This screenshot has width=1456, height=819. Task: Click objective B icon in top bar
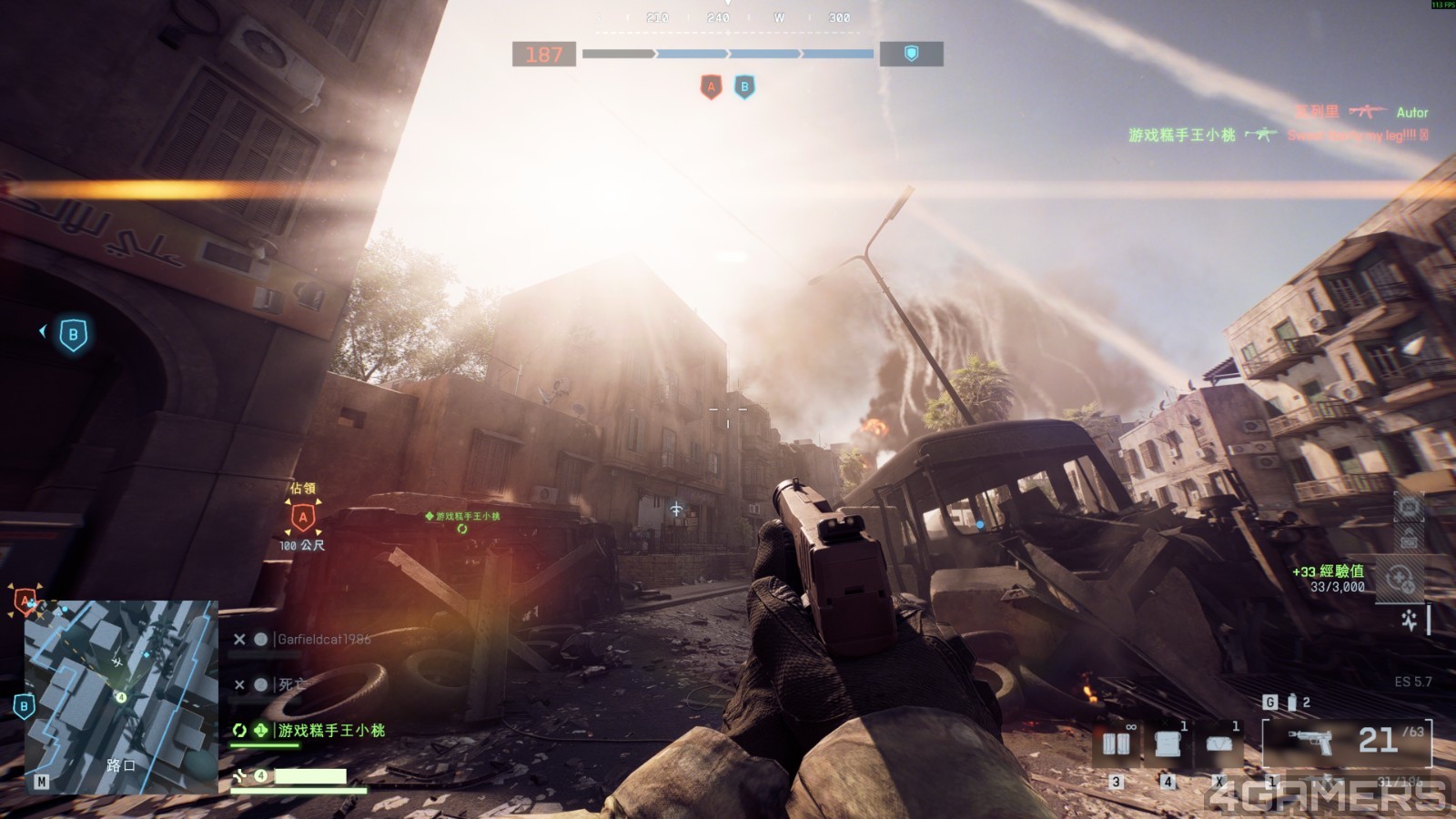pos(744,87)
